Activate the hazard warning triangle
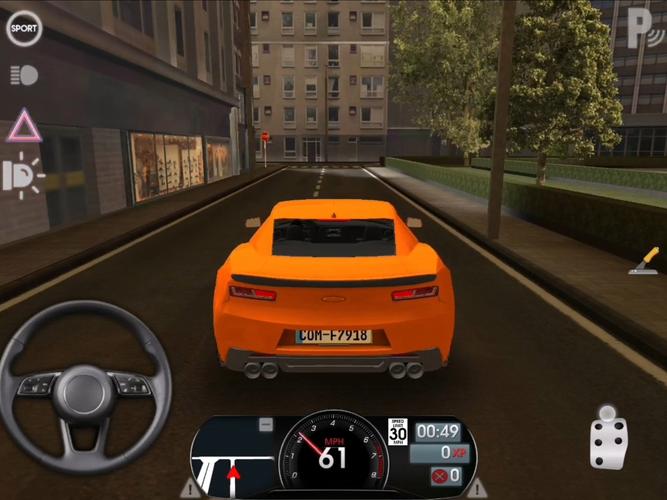Screen dimensions: 667x500 [24, 126]
